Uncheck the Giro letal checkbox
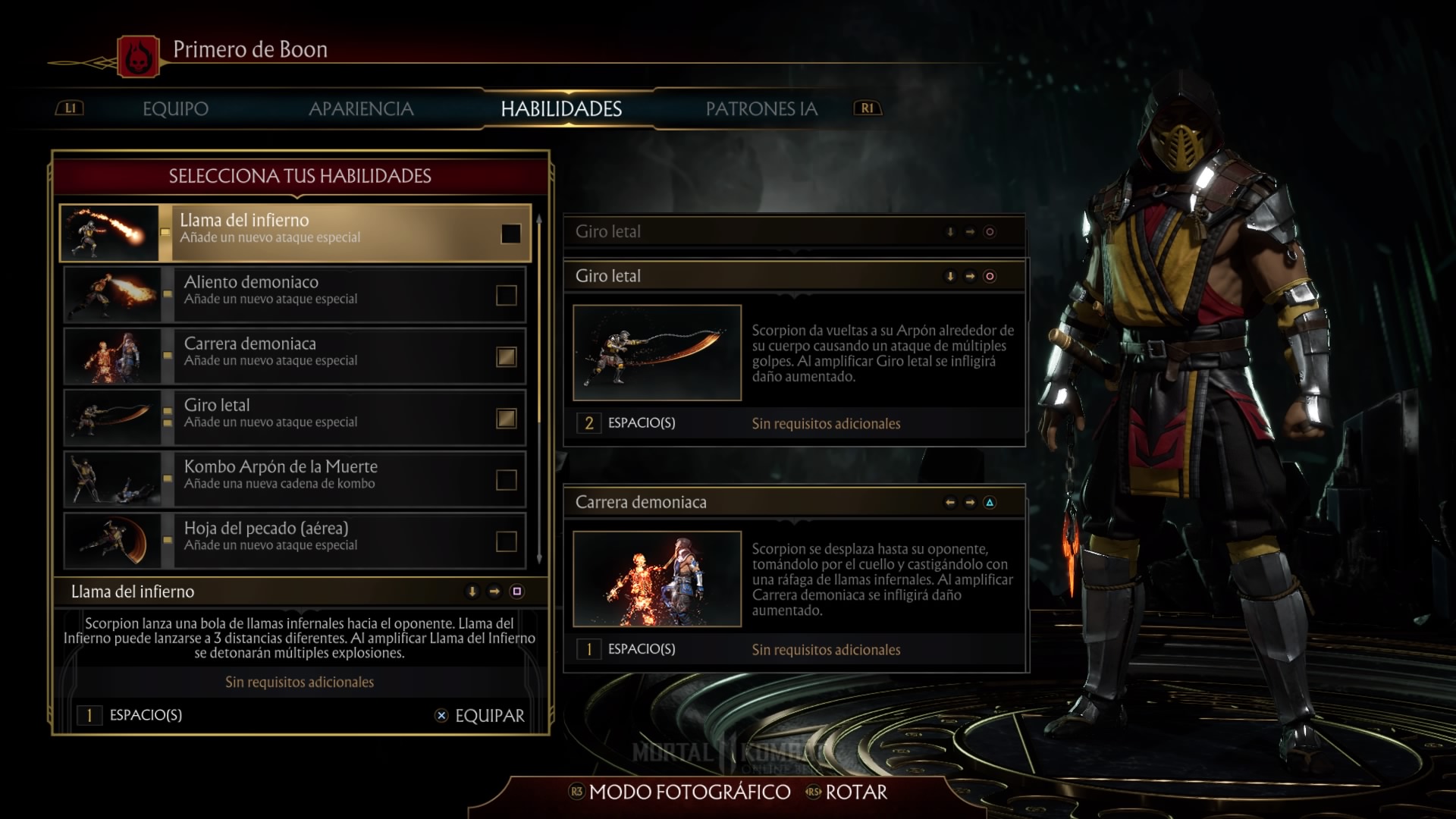Viewport: 1456px width, 819px height. [506, 418]
